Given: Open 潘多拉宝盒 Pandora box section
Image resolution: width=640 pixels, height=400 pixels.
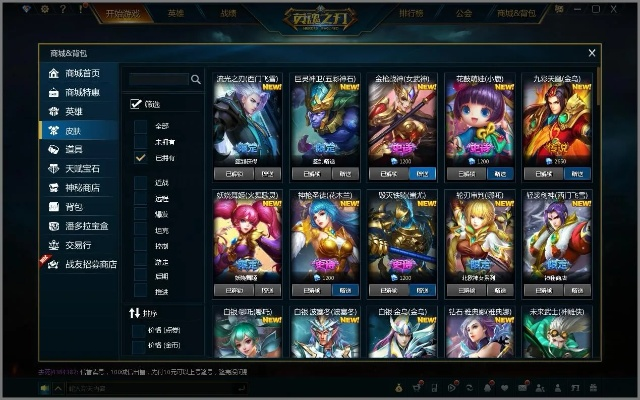Looking at the screenshot, I should pyautogui.click(x=86, y=225).
